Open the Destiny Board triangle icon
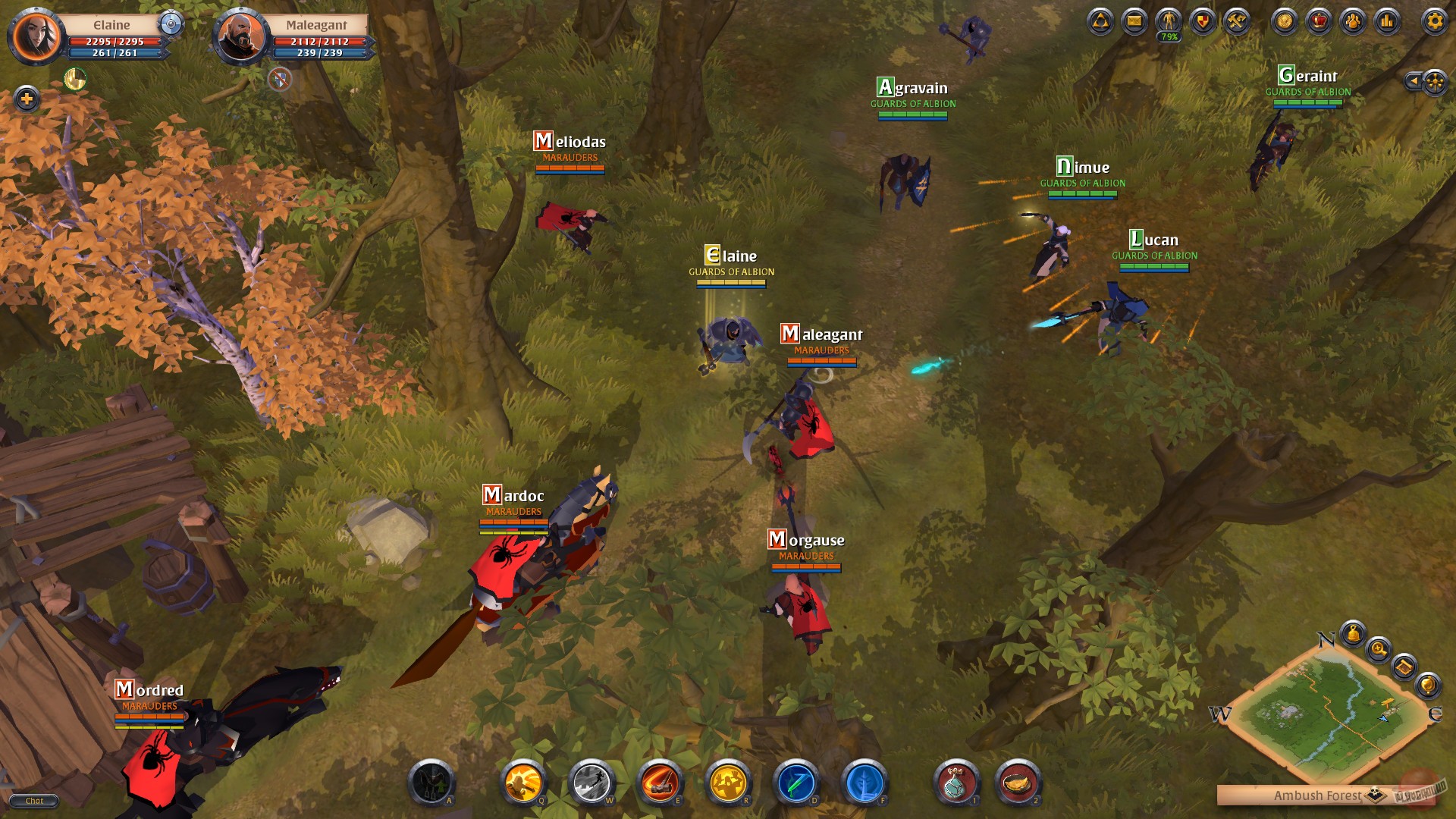The image size is (1456, 819). 1100,22
